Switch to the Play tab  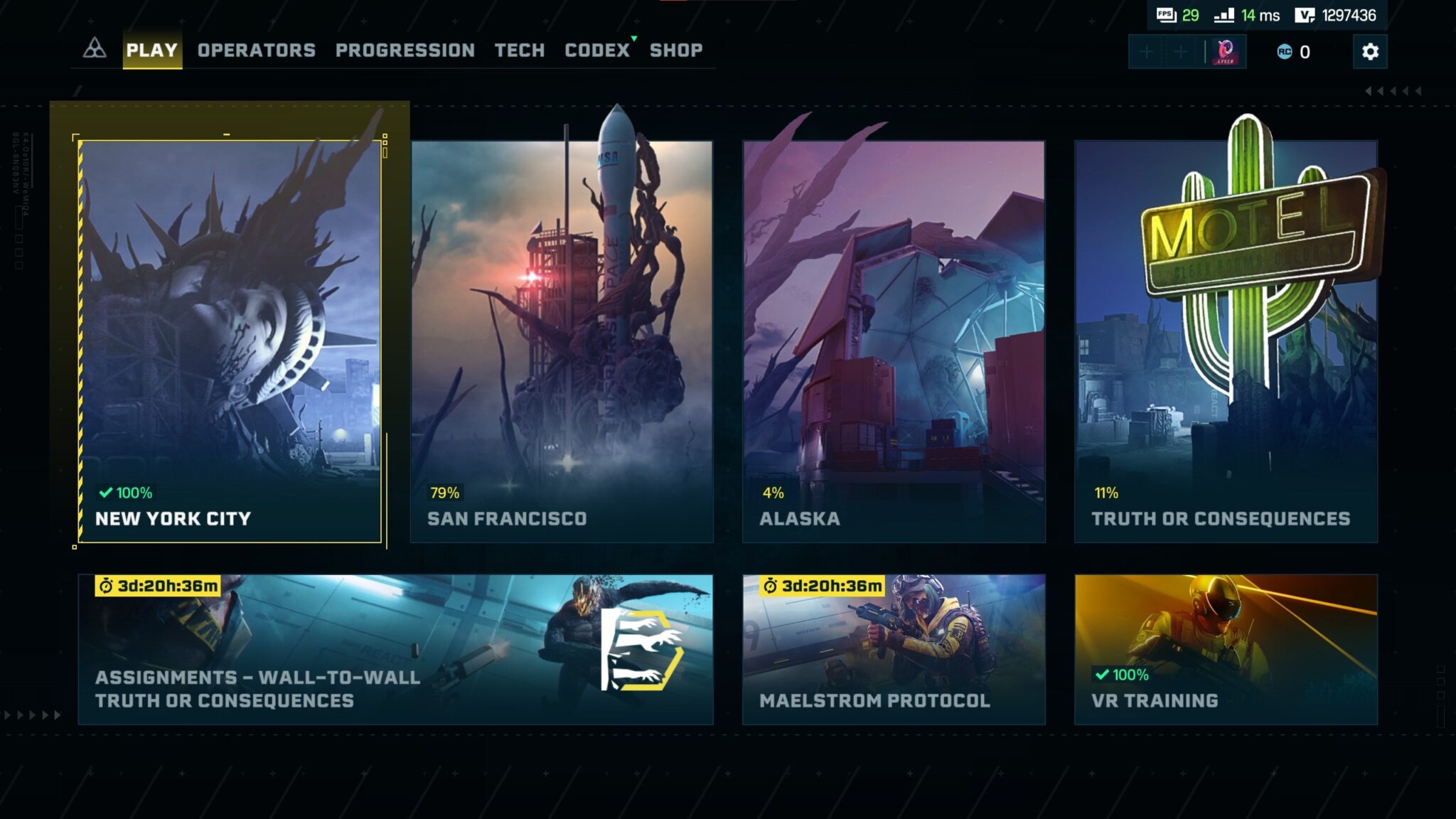151,50
